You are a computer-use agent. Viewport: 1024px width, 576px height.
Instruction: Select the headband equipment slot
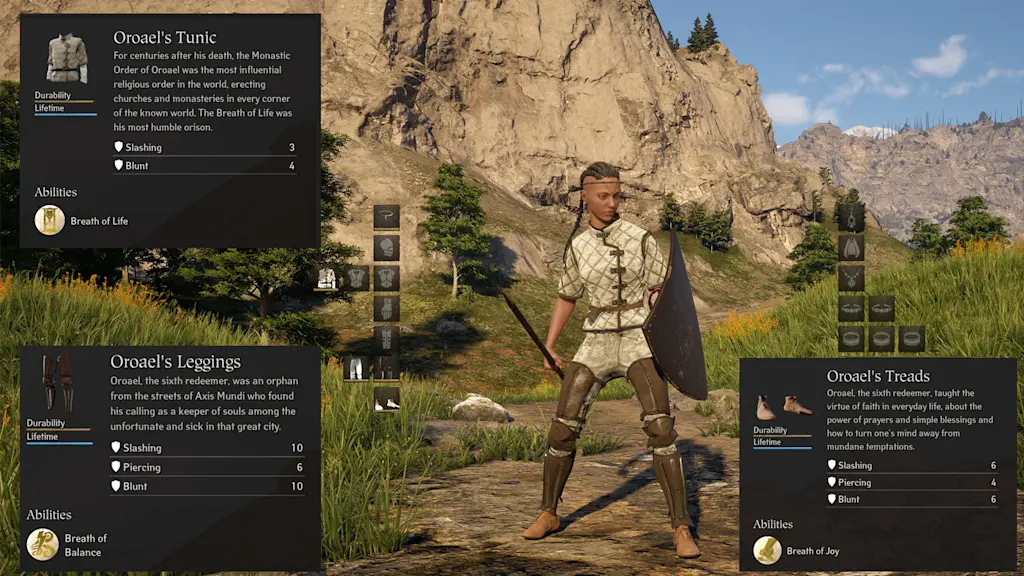(386, 217)
